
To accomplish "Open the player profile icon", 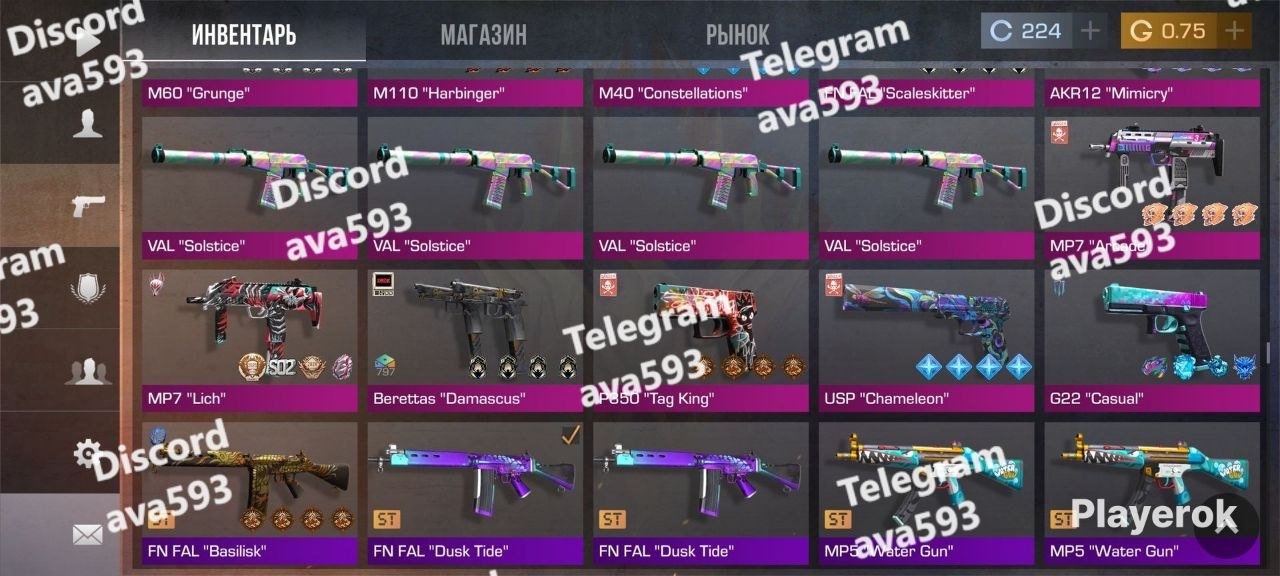I will coord(88,124).
